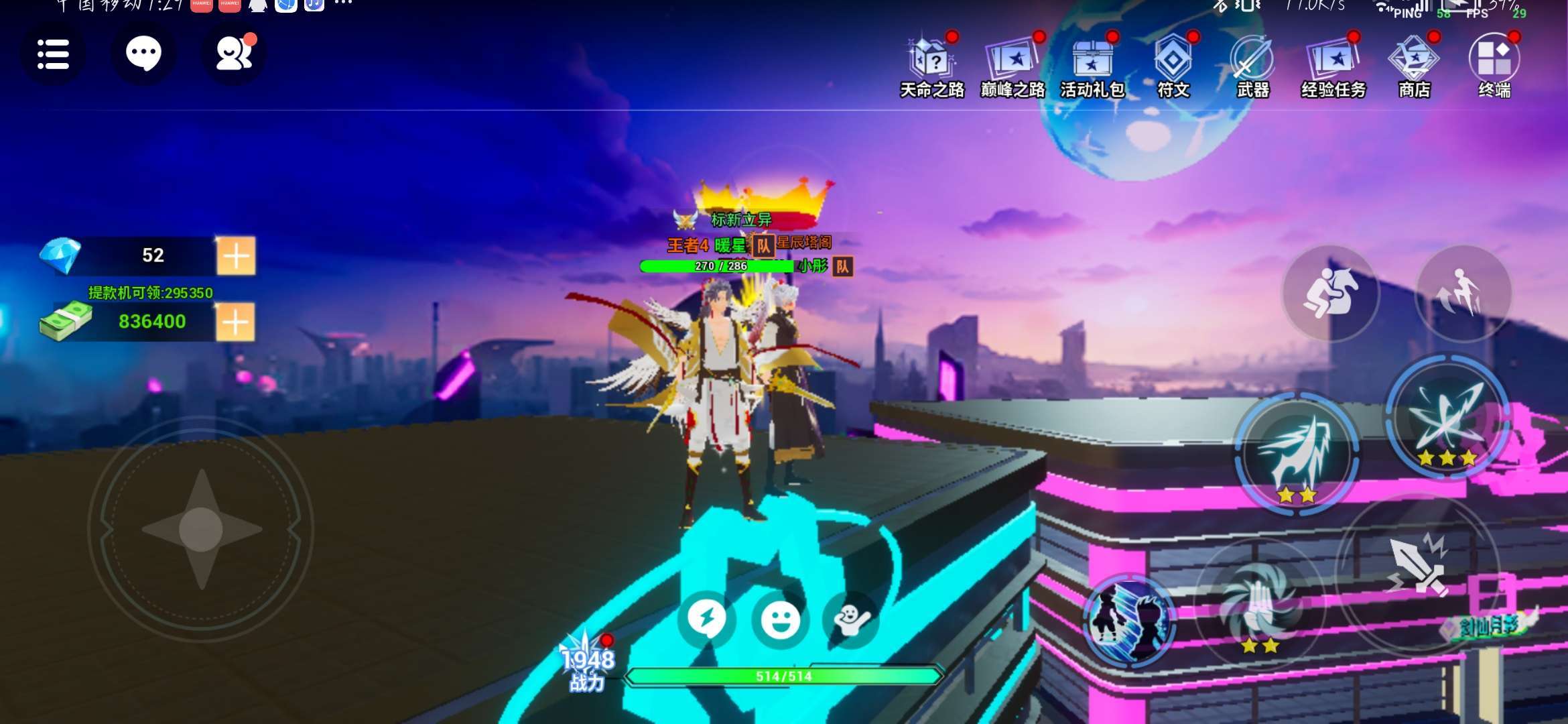This screenshot has width=1568, height=724.
Task: Open the hamburger list menu
Action: coord(53,54)
